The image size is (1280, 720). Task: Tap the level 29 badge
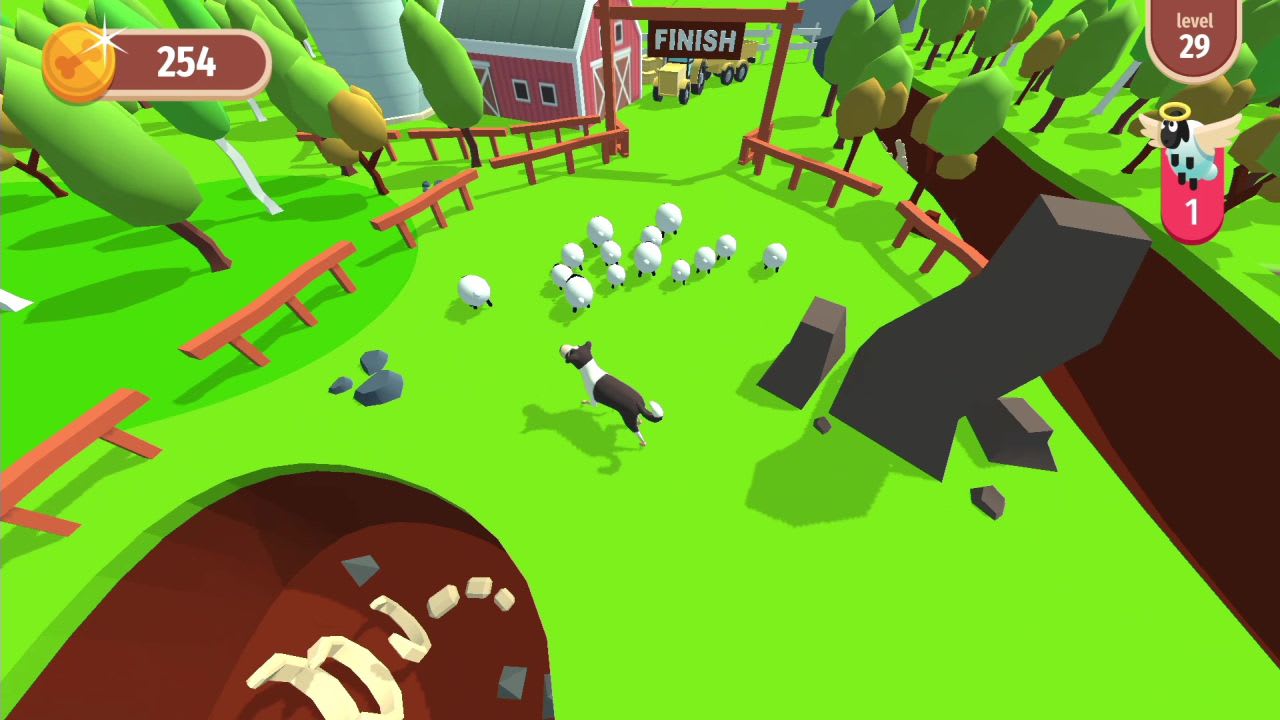(x=1196, y=38)
